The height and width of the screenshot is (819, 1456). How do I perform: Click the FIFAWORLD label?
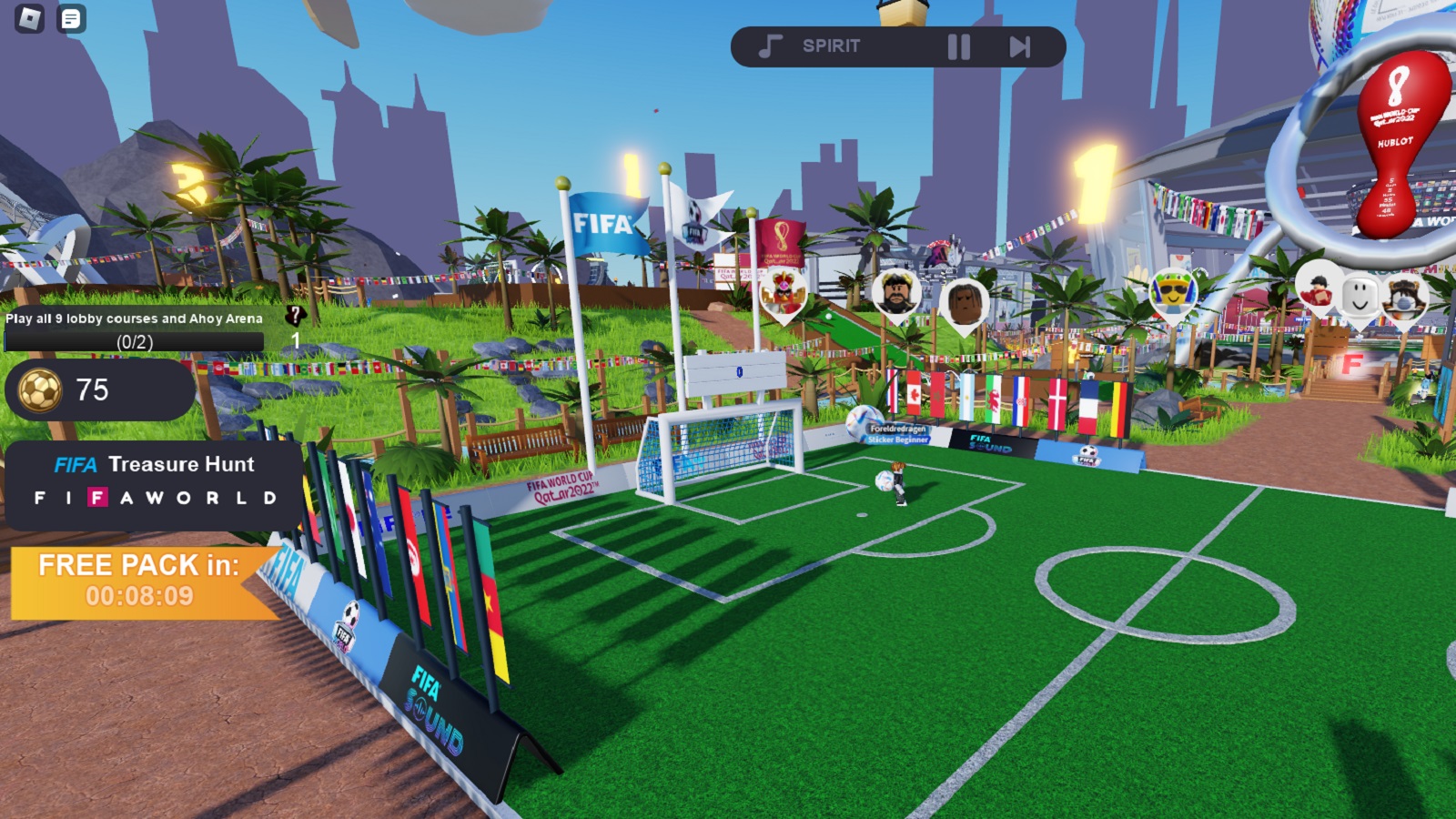pos(155,499)
